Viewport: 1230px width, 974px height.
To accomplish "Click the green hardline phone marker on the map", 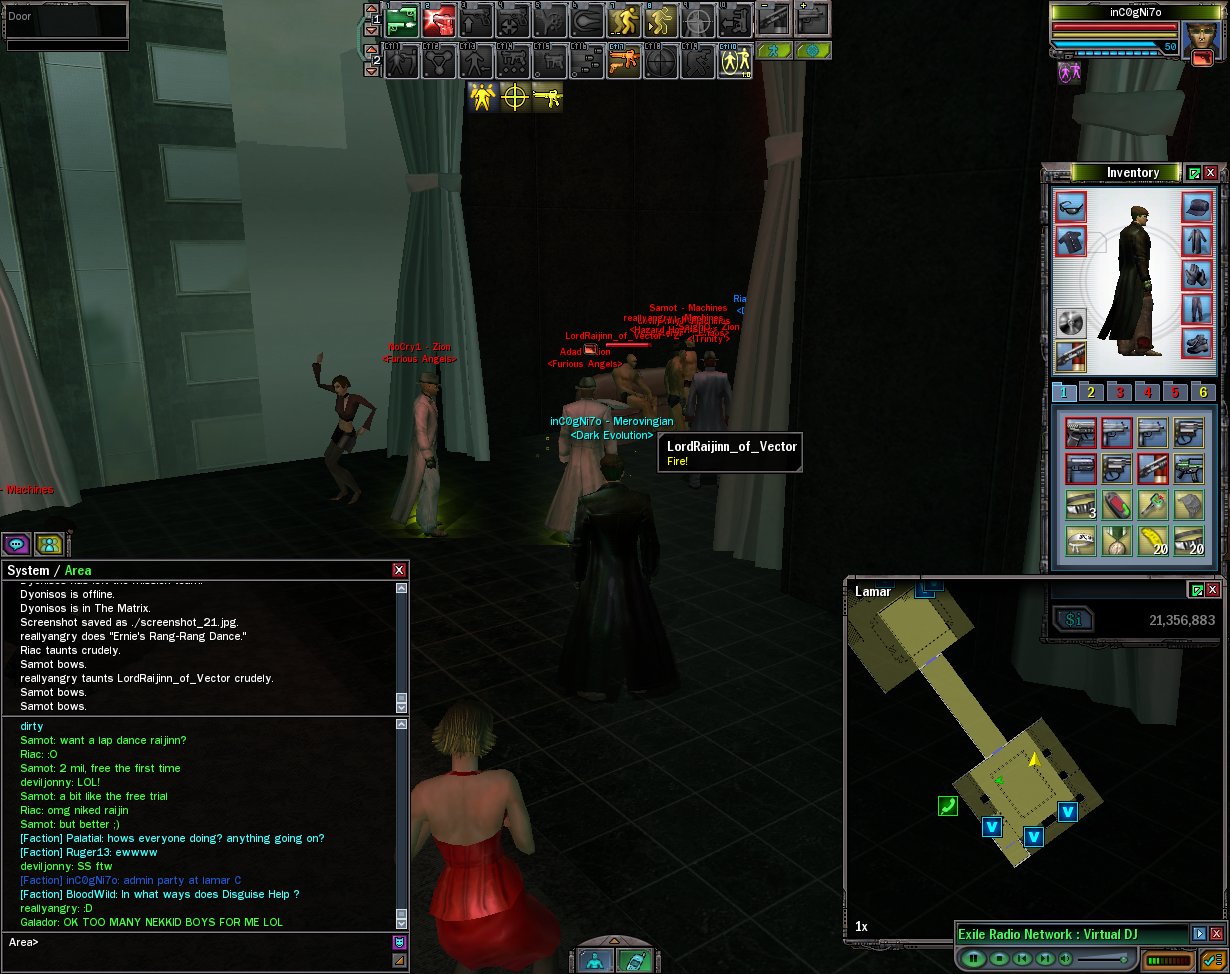I will pyautogui.click(x=947, y=805).
